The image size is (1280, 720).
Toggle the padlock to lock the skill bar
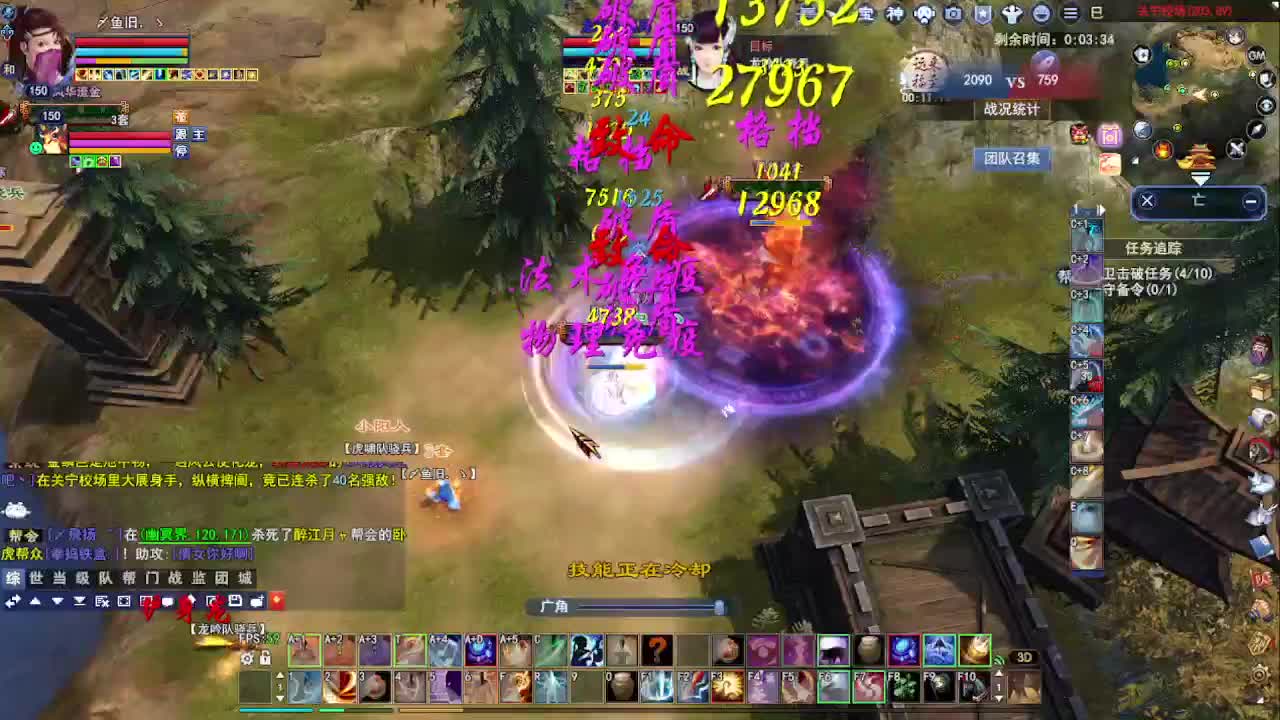click(265, 659)
